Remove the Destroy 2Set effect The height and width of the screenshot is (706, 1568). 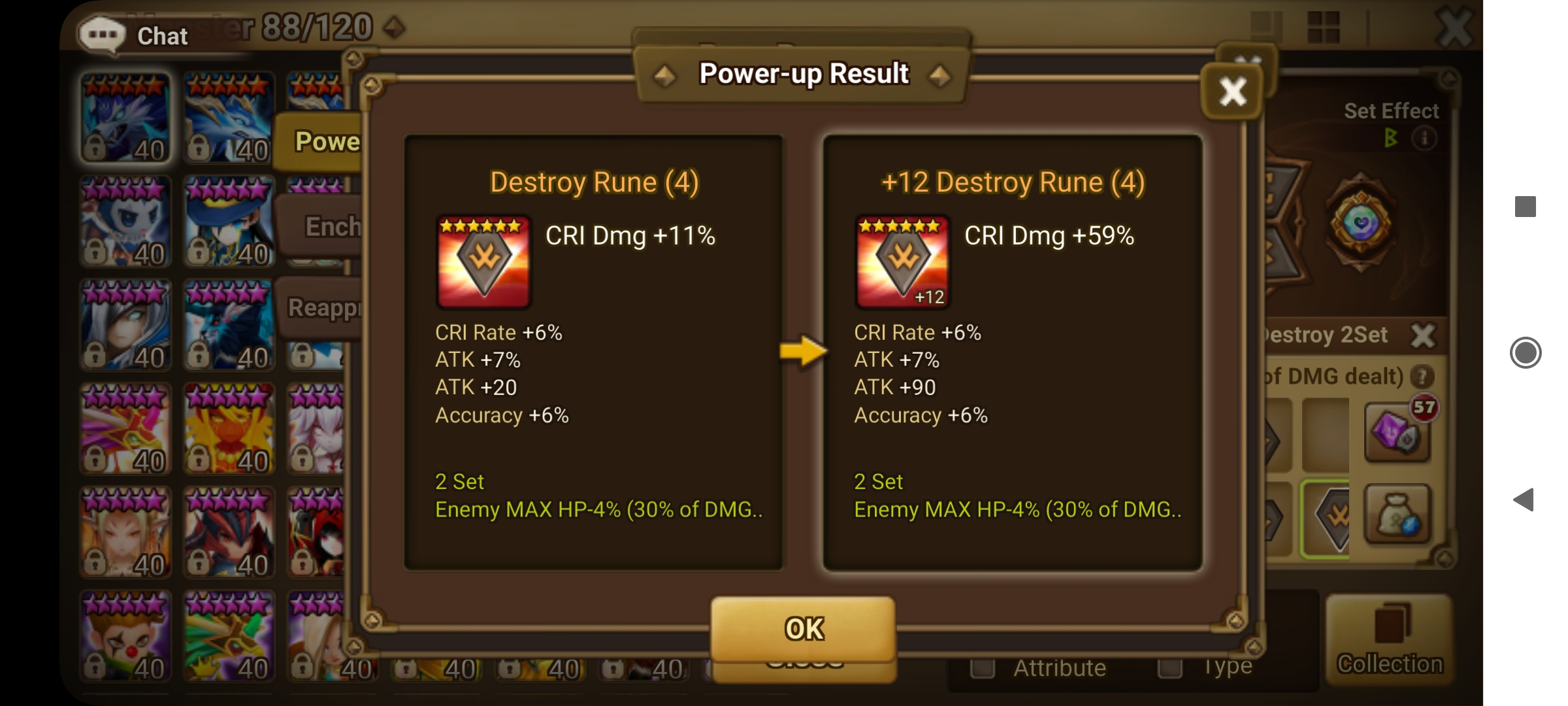coord(1424,334)
